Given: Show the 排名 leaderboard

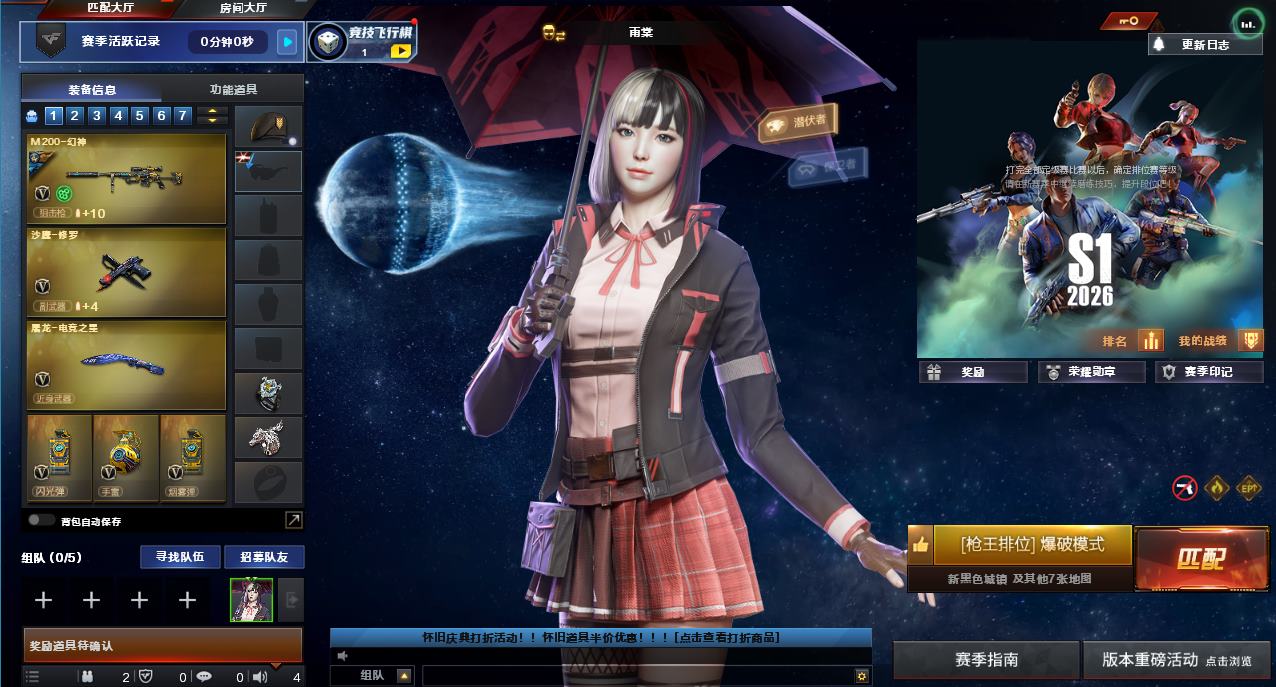Looking at the screenshot, I should click(1132, 341).
